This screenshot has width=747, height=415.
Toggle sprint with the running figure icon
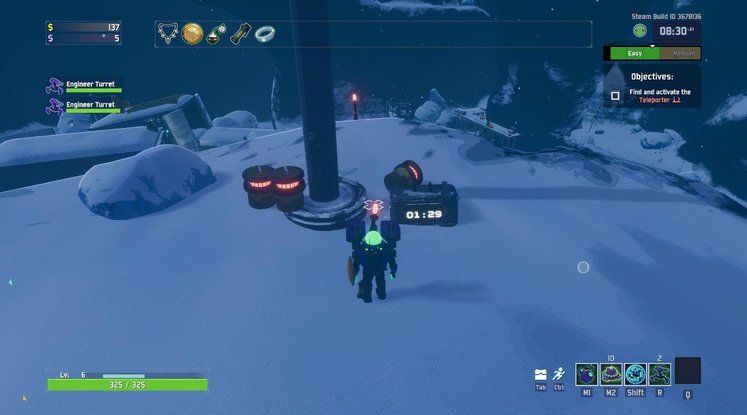point(559,374)
